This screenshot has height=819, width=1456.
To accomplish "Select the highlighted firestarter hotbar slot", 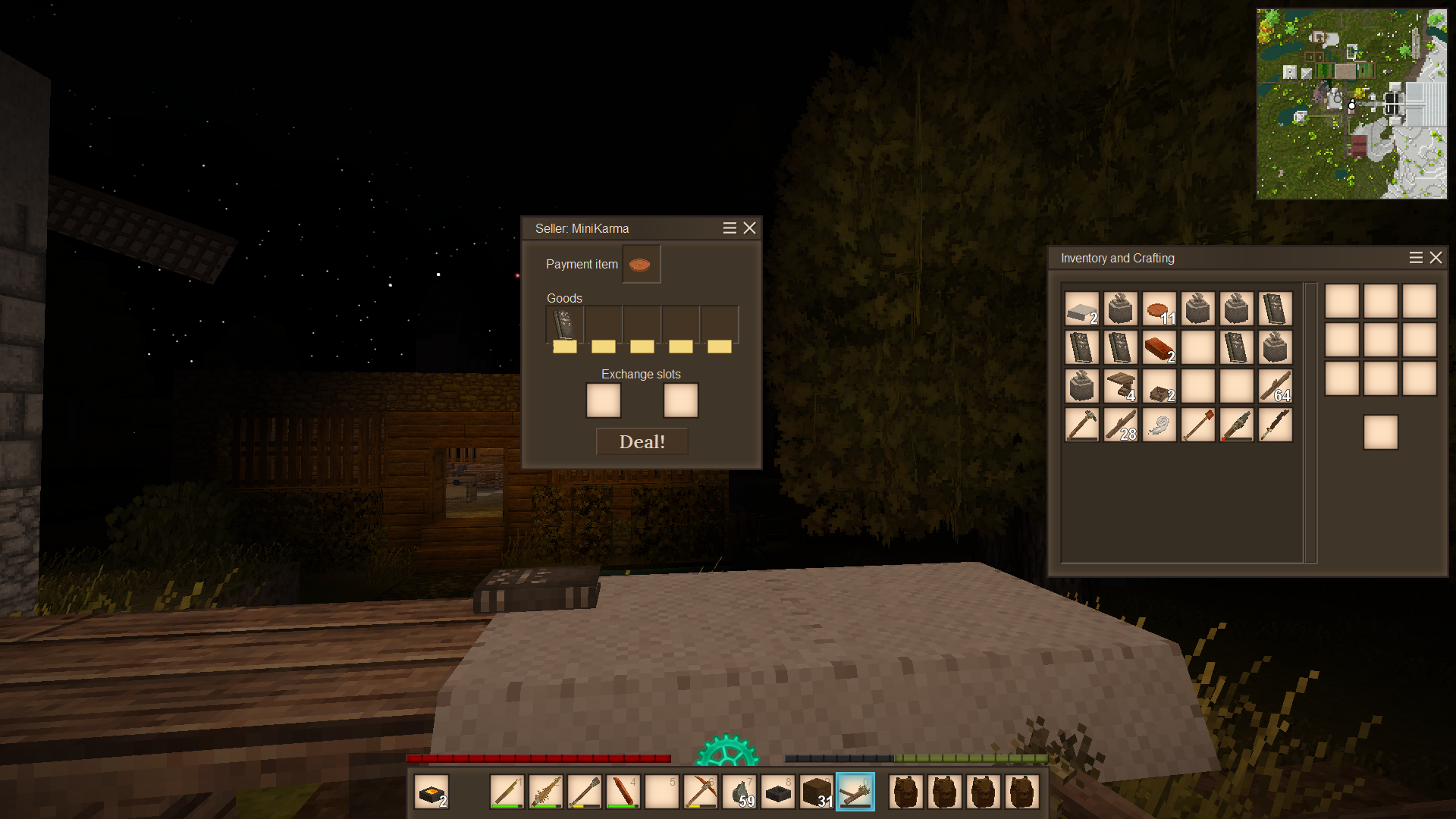I will (855, 792).
